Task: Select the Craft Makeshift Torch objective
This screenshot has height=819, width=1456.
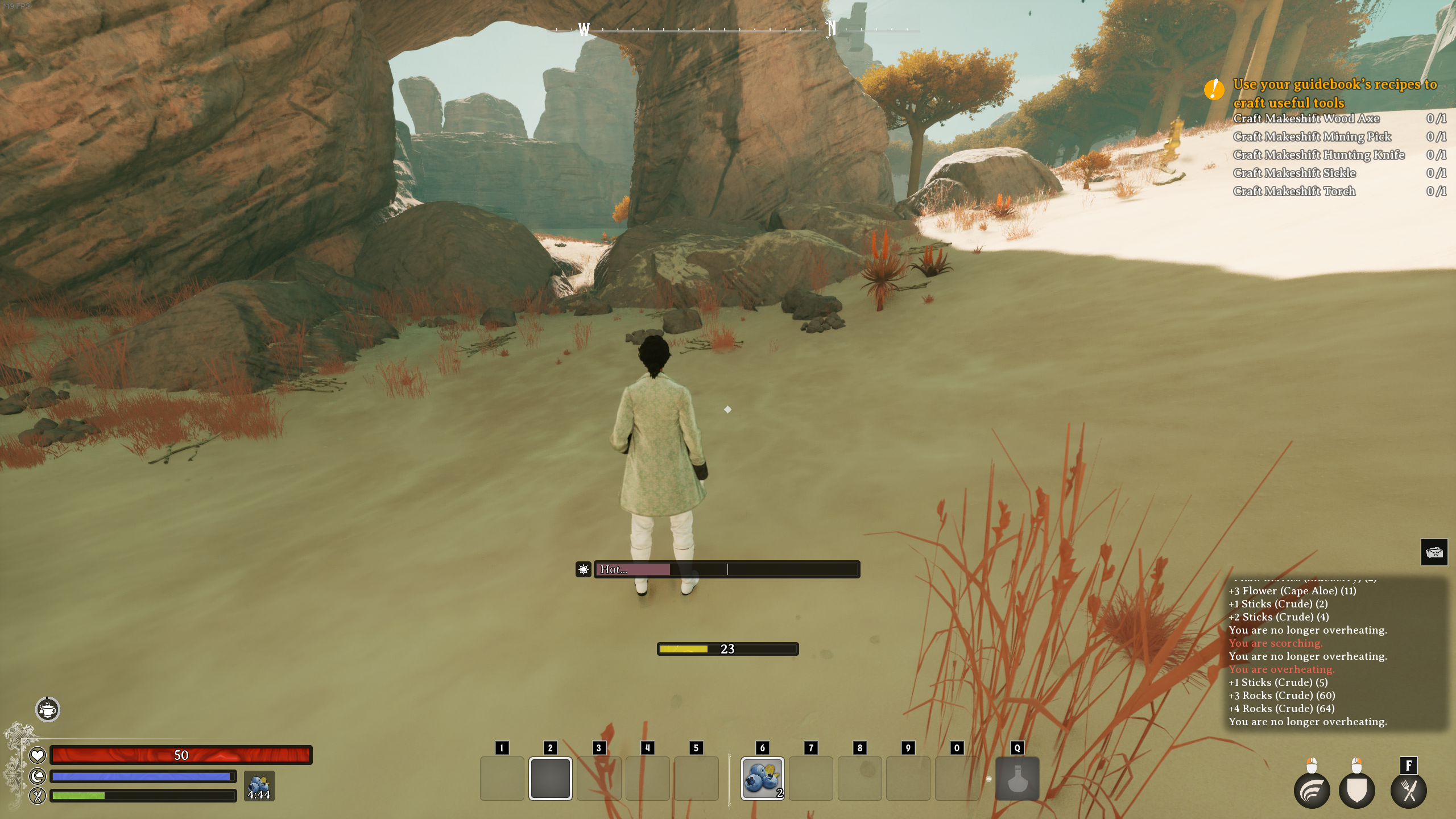Action: [1294, 191]
